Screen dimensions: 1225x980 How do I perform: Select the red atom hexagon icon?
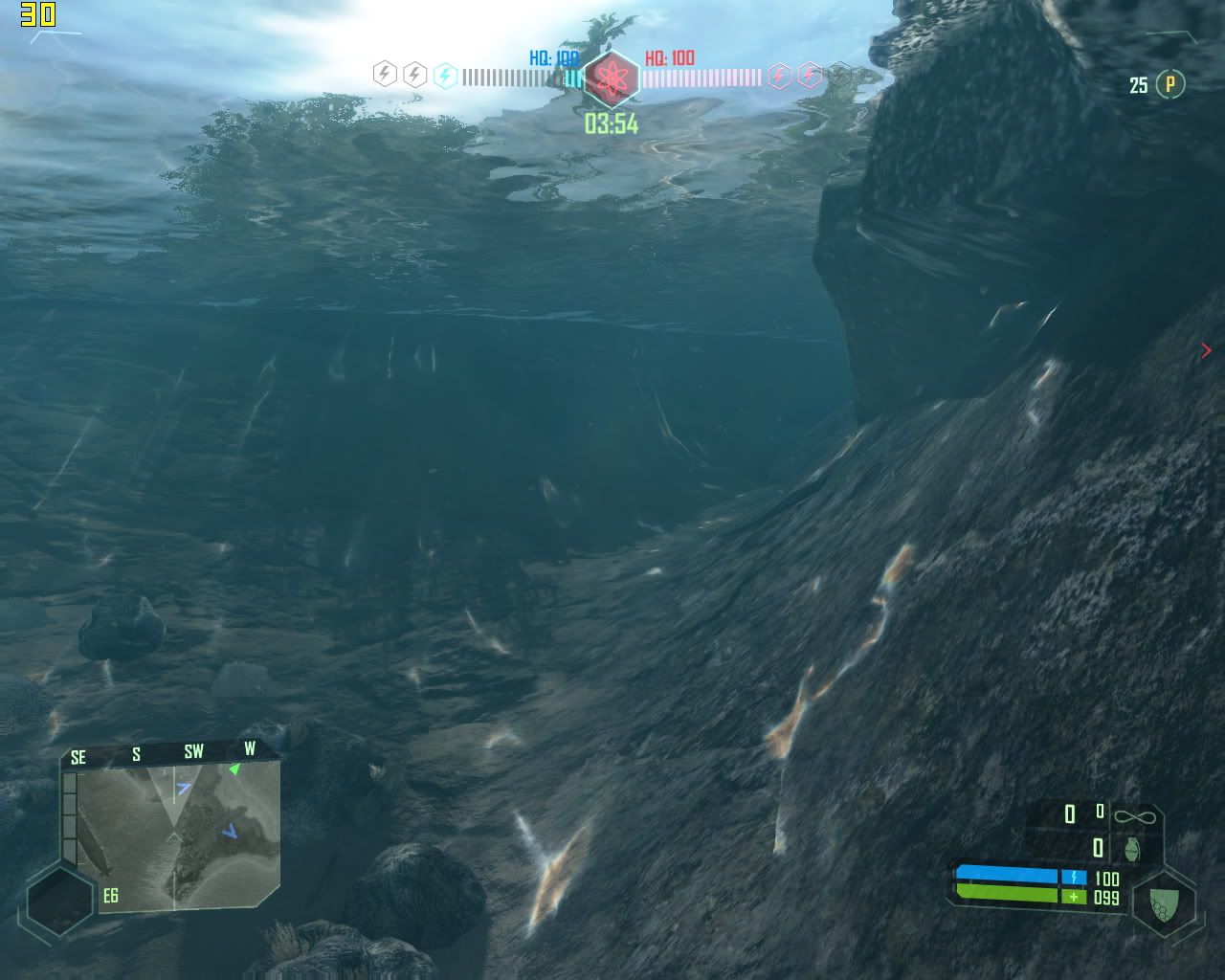tap(611, 78)
